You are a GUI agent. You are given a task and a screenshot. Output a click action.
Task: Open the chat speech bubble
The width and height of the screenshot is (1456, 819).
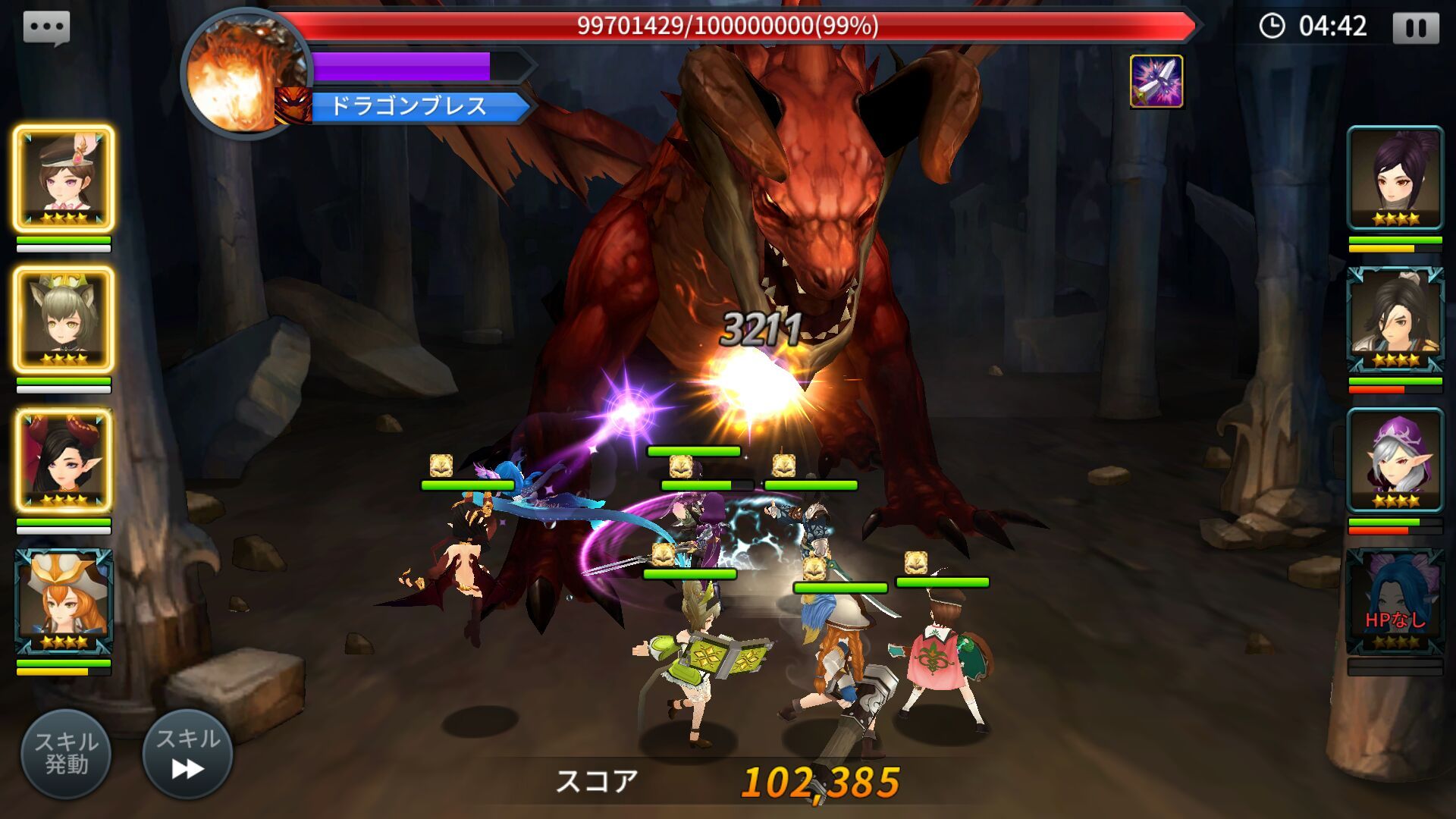(x=47, y=29)
